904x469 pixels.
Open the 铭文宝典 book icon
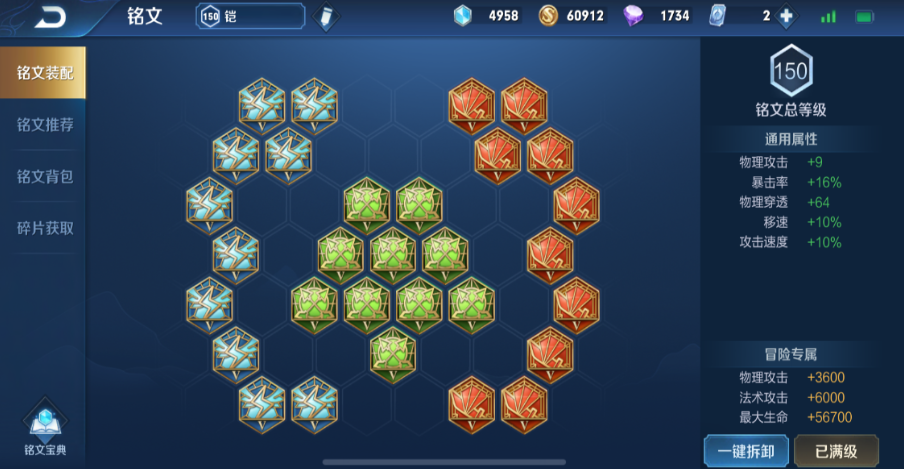pos(44,427)
